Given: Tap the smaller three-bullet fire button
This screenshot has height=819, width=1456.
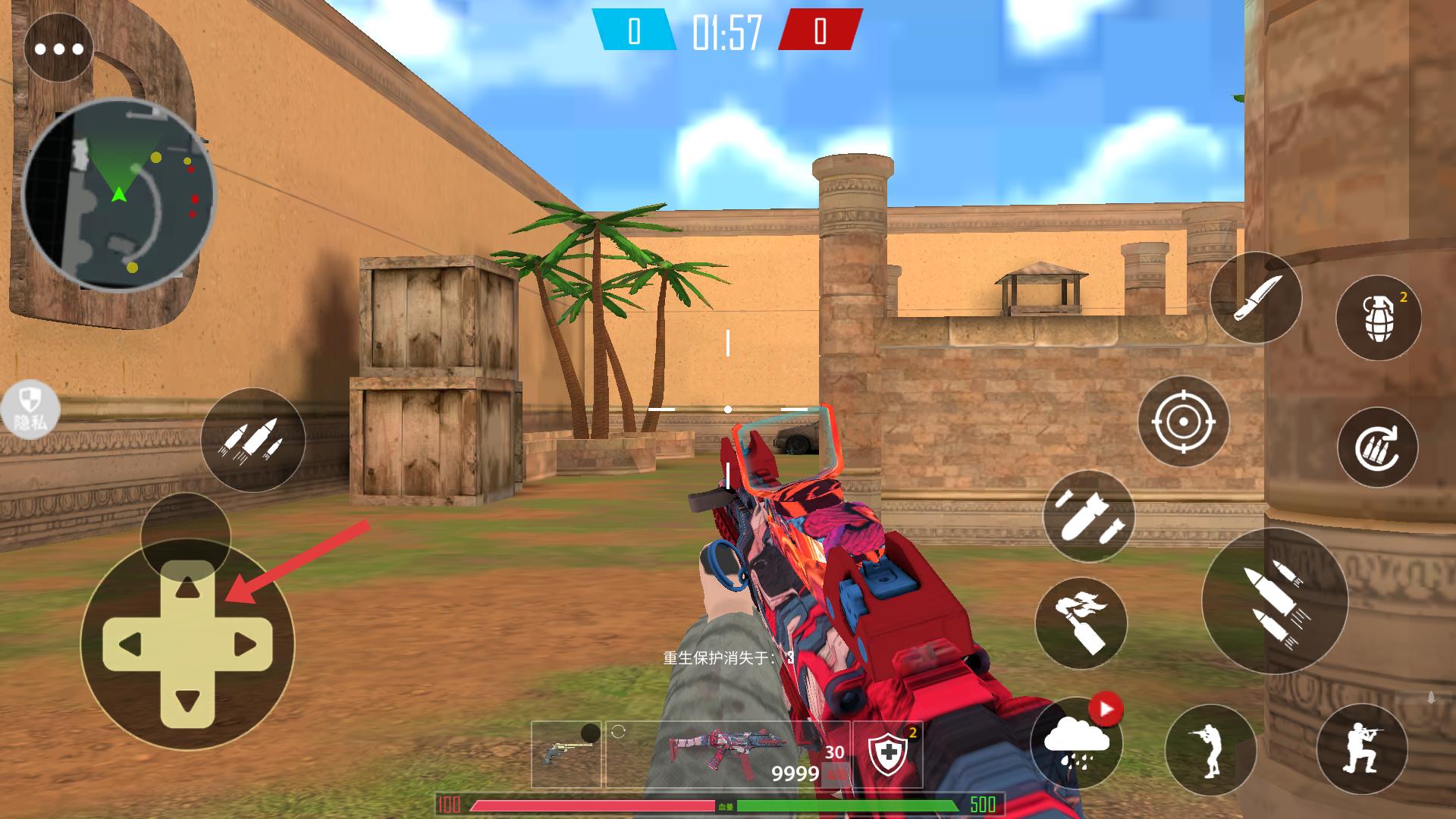Looking at the screenshot, I should (x=253, y=440).
